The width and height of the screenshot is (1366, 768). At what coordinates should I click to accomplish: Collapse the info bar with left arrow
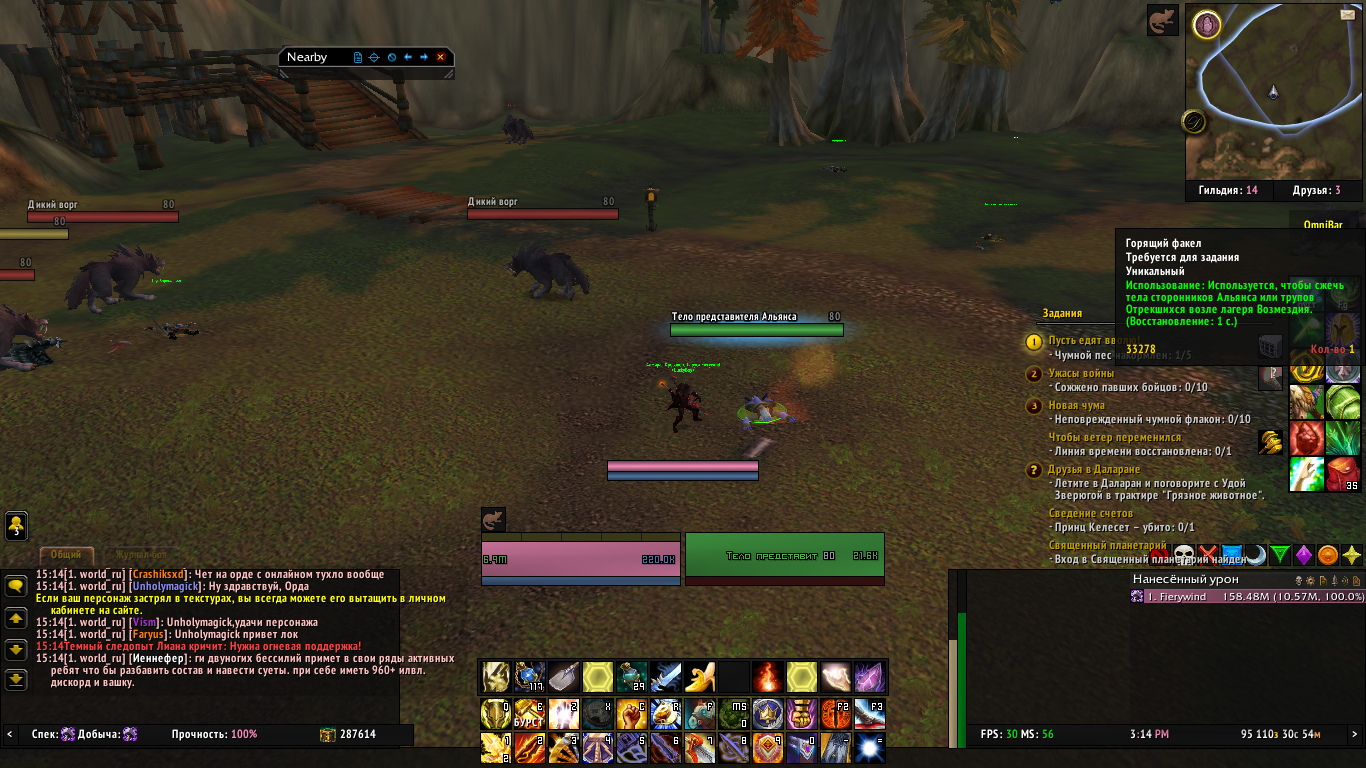10,734
